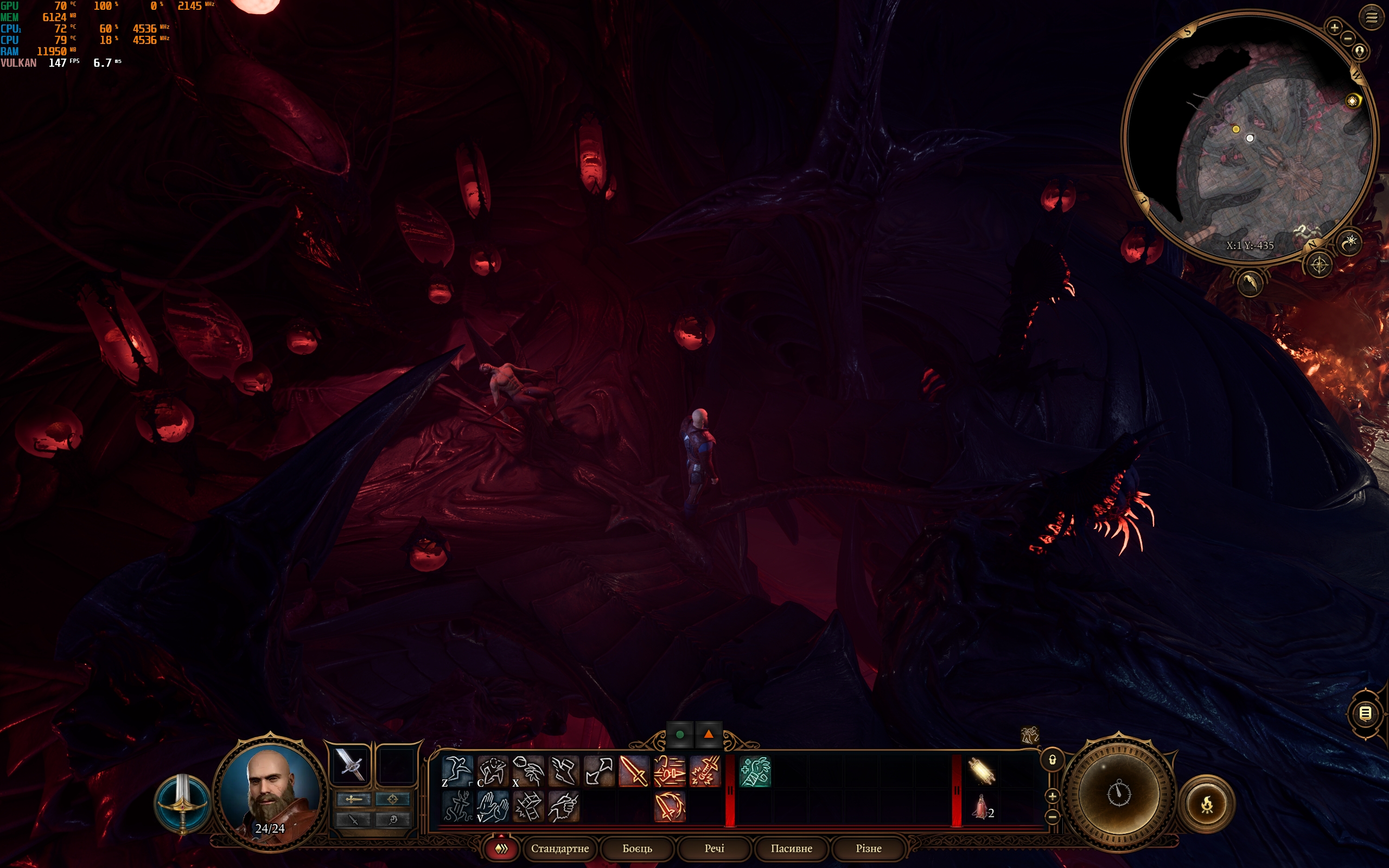Use the red sword main-hand attack
This screenshot has height=868, width=1389.
[634, 770]
